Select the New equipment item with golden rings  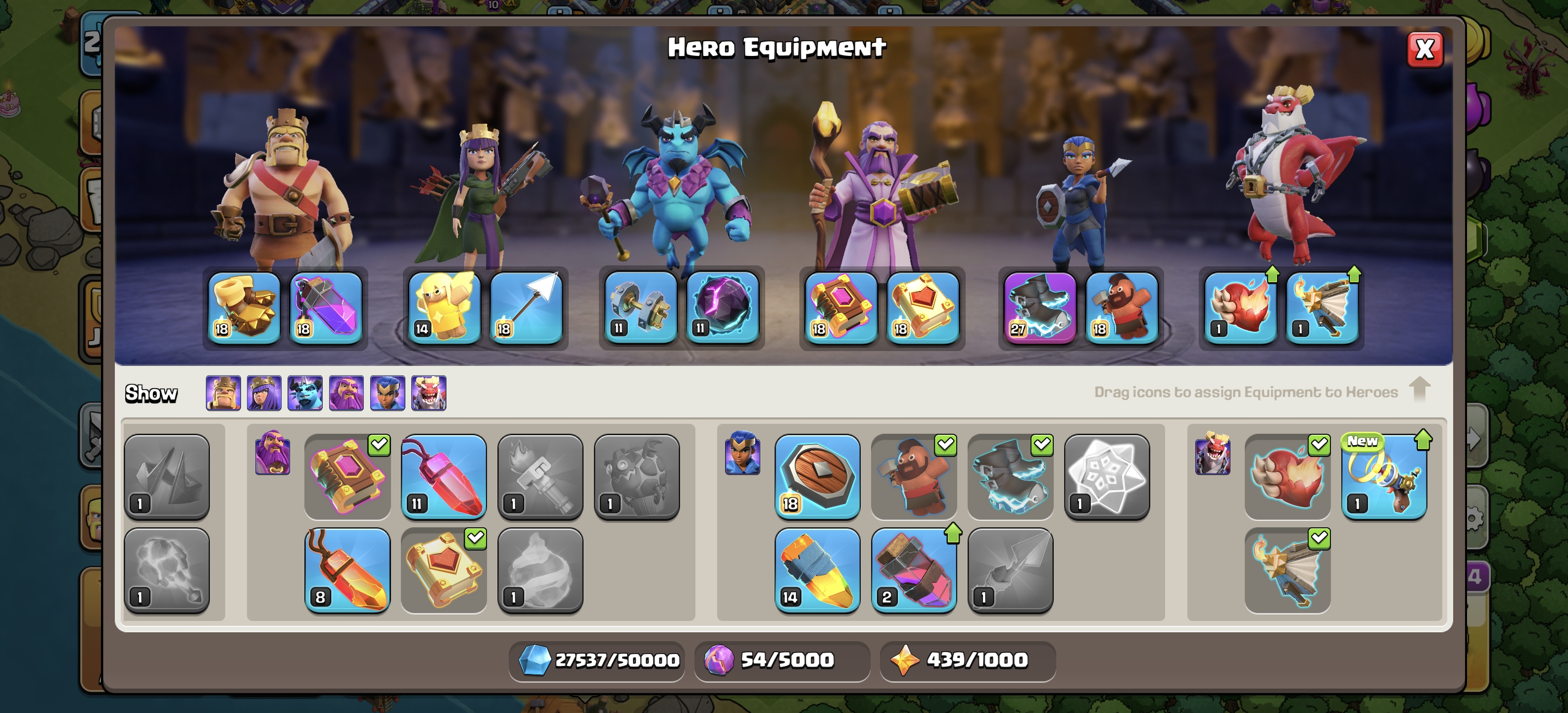click(x=1383, y=476)
